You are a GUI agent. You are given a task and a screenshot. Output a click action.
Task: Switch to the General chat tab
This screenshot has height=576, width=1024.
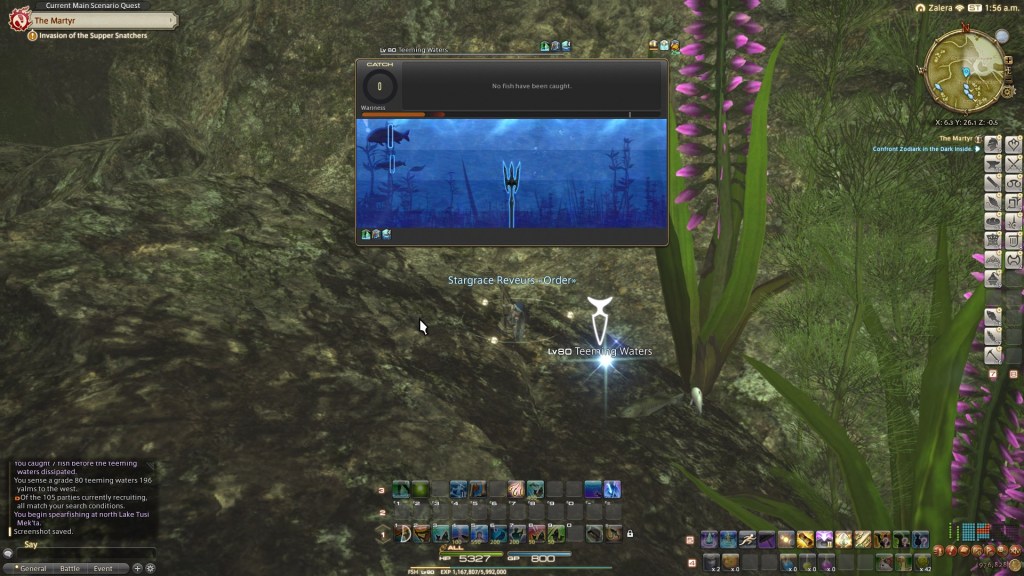31,568
